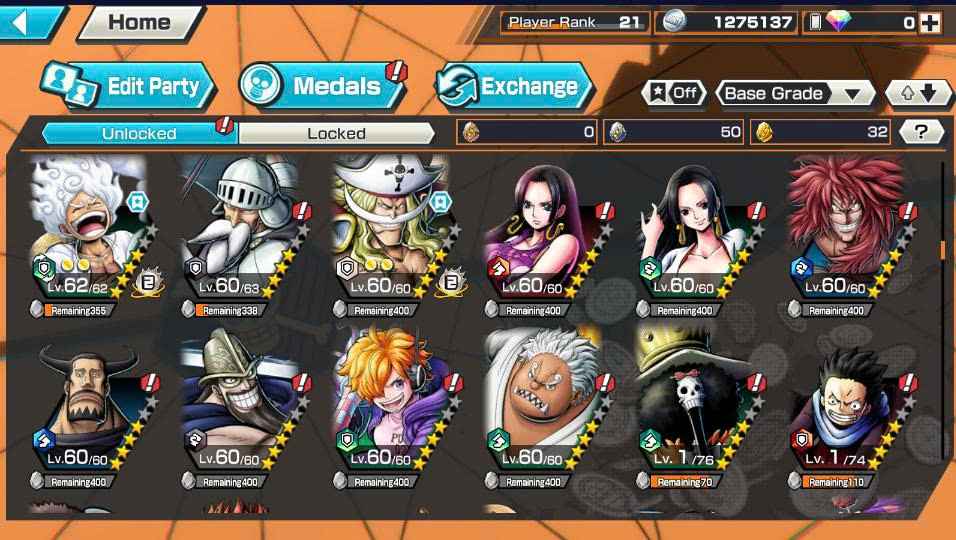Open the Base Grade sort dropdown

(x=793, y=93)
